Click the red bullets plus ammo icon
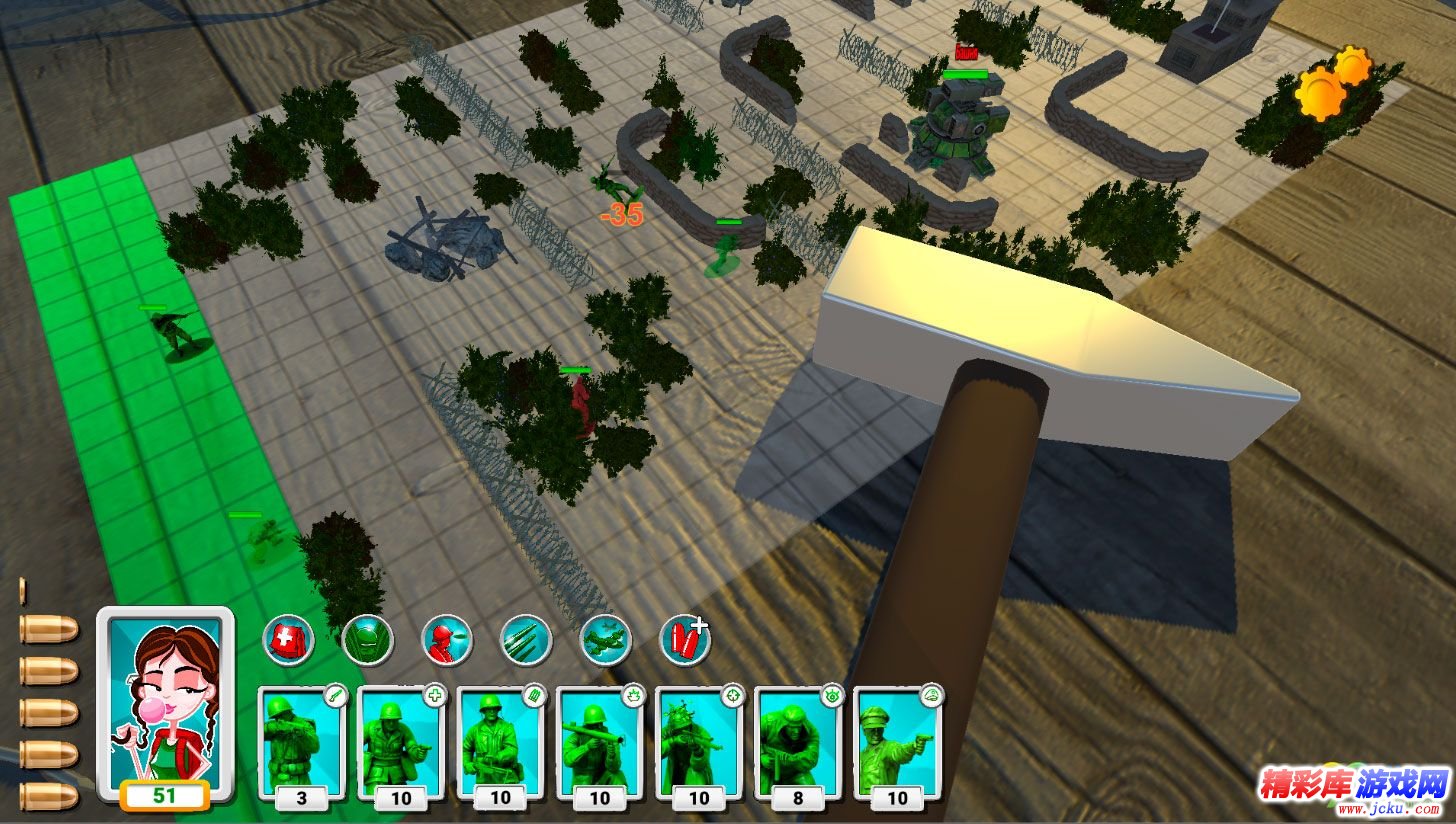This screenshot has height=824, width=1456. [x=686, y=639]
